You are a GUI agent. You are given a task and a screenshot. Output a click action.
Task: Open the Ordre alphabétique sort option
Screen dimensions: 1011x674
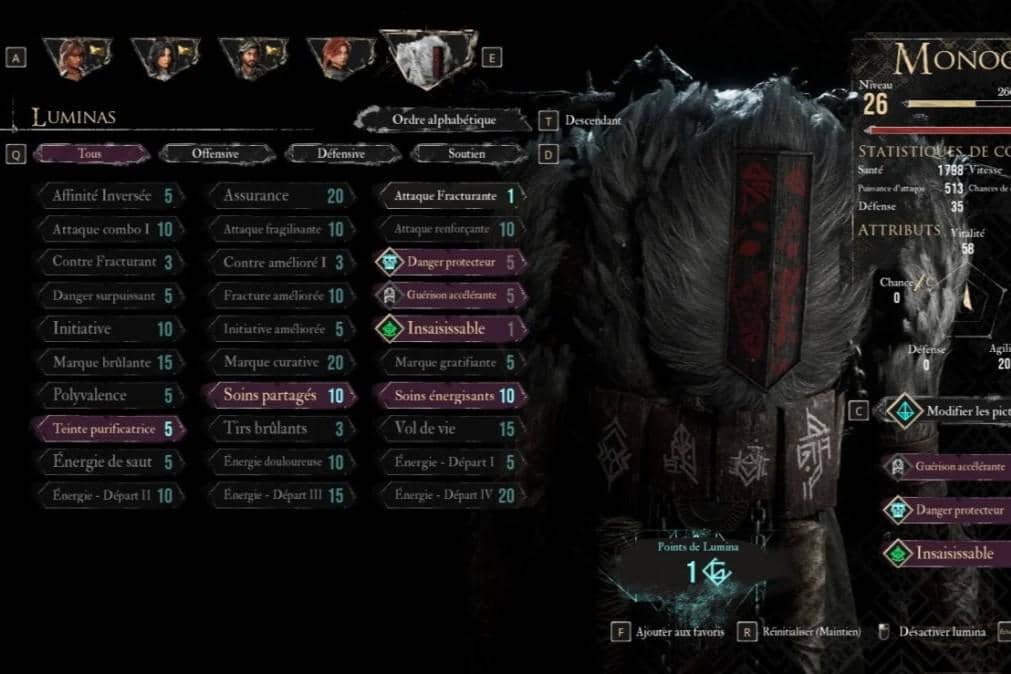(443, 120)
